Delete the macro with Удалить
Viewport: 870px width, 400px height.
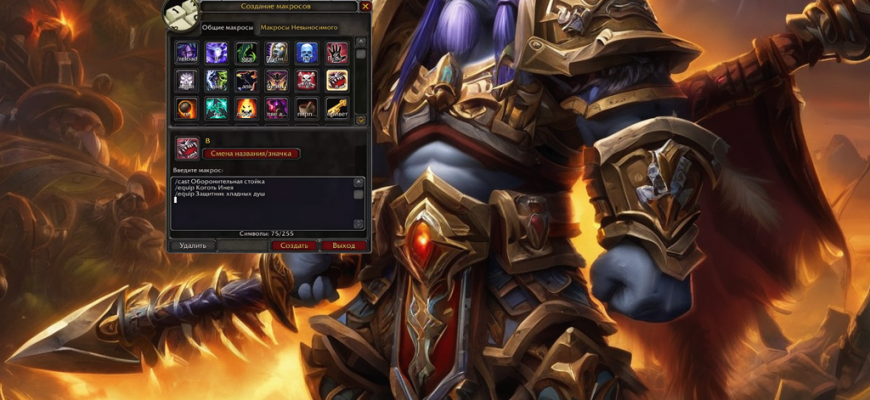tap(192, 245)
